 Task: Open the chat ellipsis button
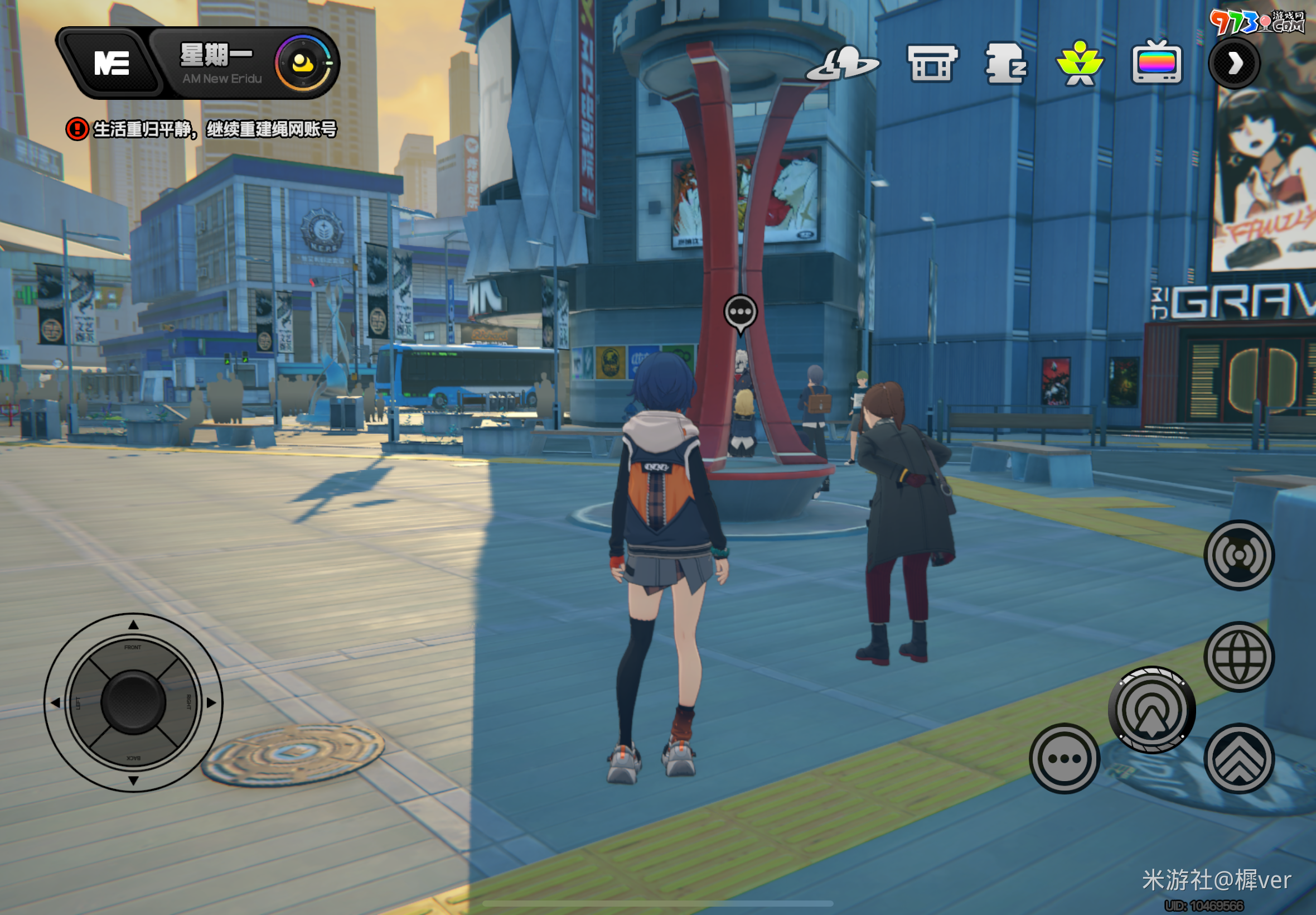(1064, 758)
